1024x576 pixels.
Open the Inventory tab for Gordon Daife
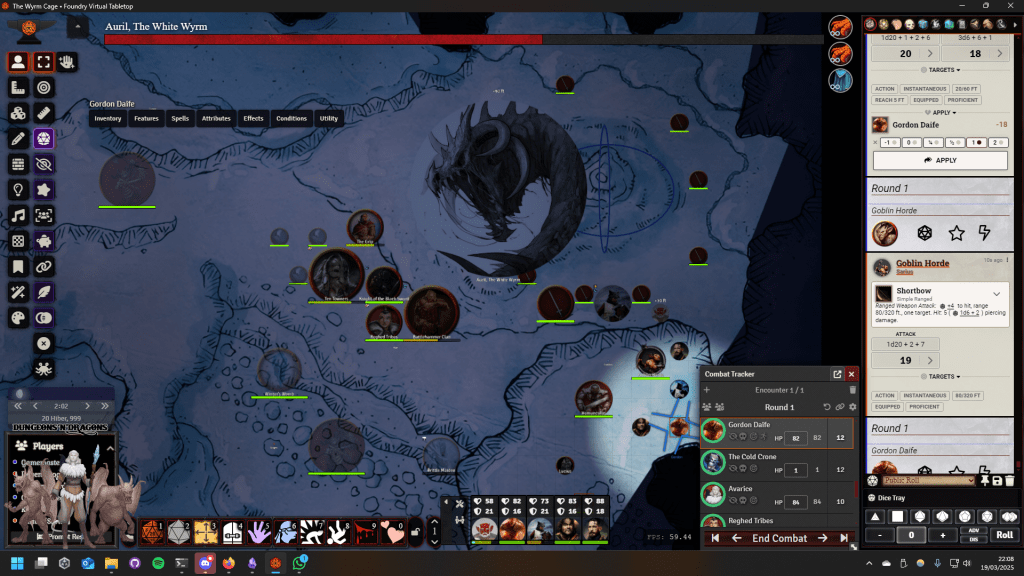pos(107,118)
